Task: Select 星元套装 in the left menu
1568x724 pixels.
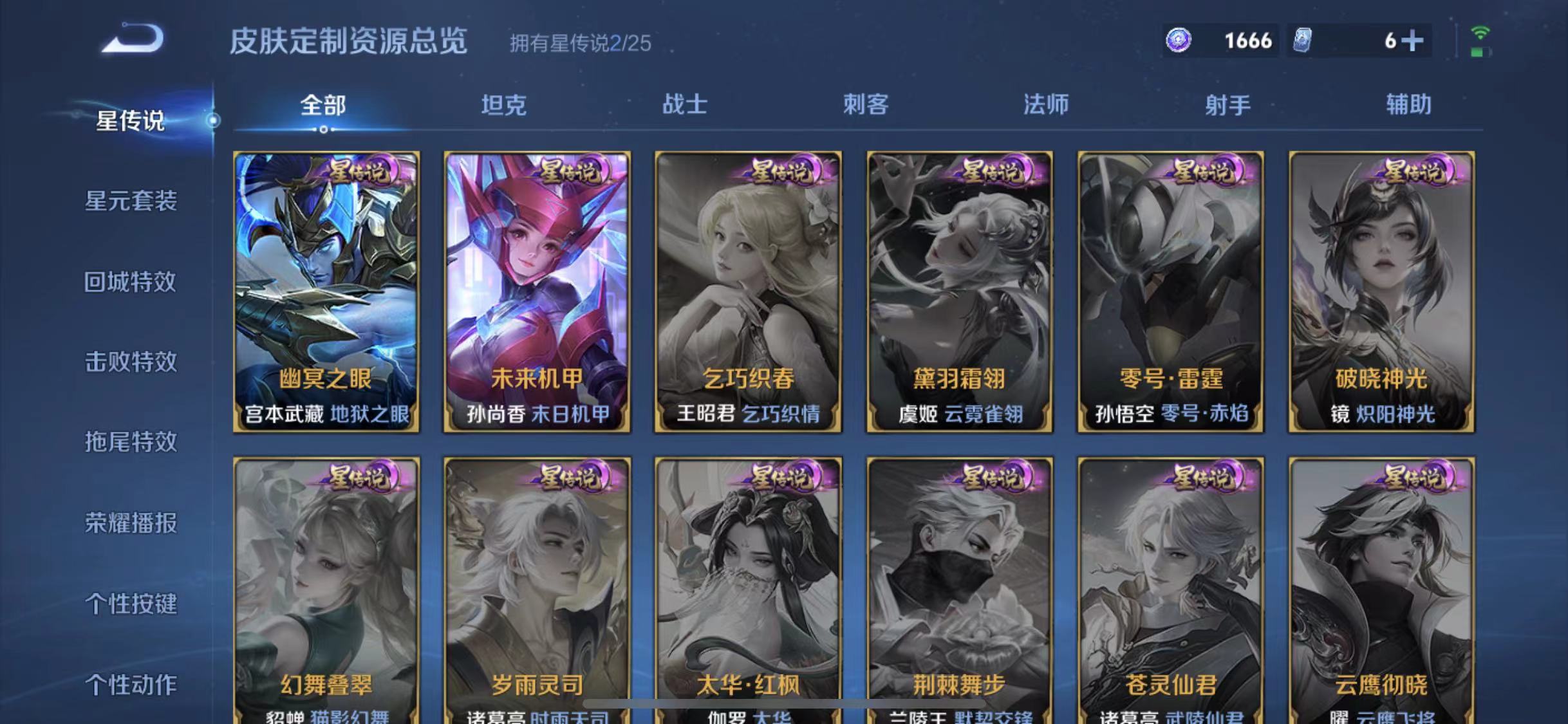Action: point(131,201)
